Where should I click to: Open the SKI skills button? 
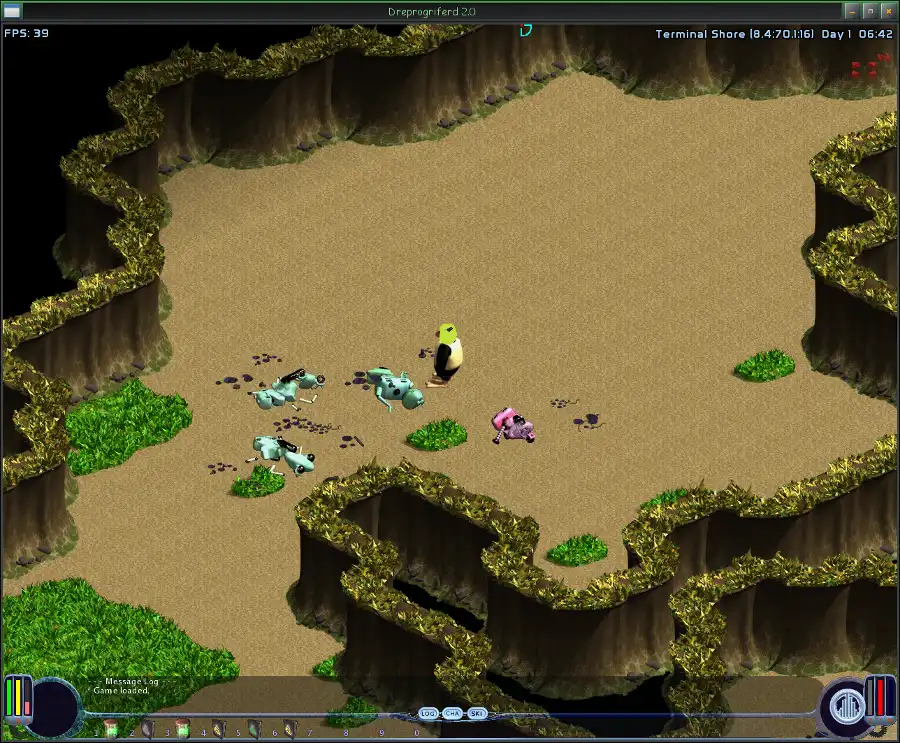tap(477, 713)
